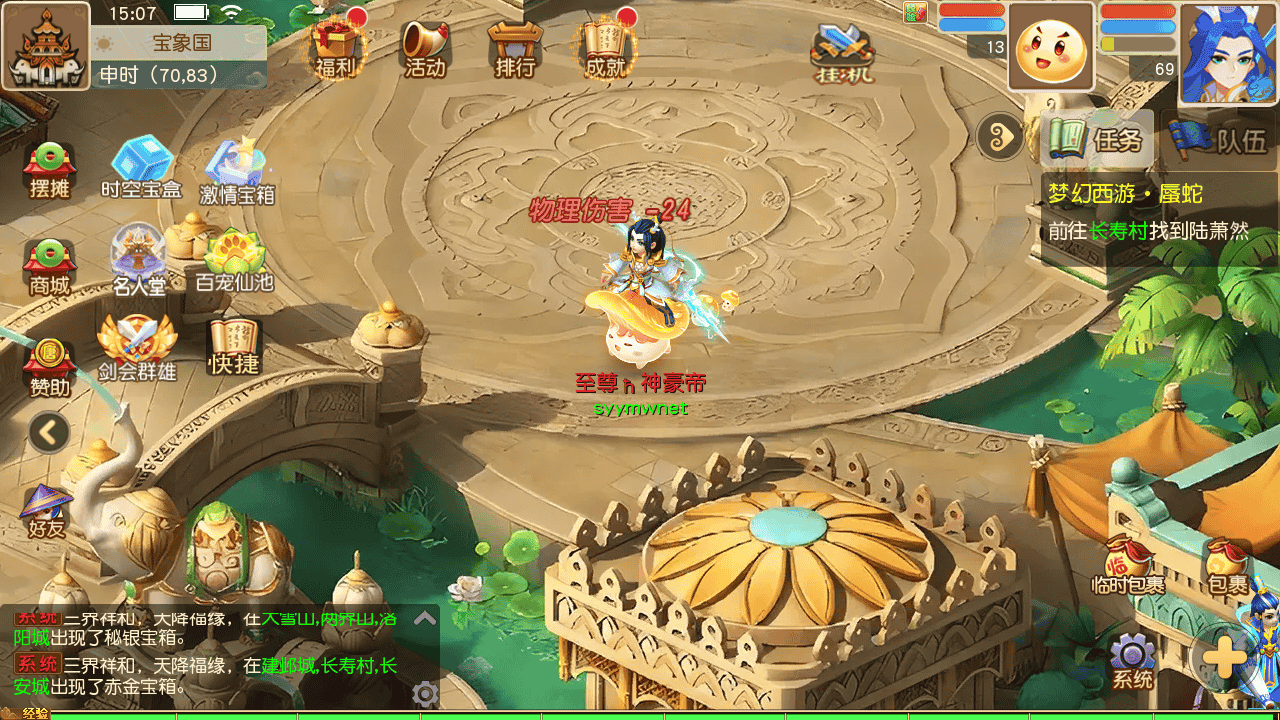This screenshot has height=720, width=1280.
Task: Open the 好友 friends list
Action: click(x=46, y=510)
